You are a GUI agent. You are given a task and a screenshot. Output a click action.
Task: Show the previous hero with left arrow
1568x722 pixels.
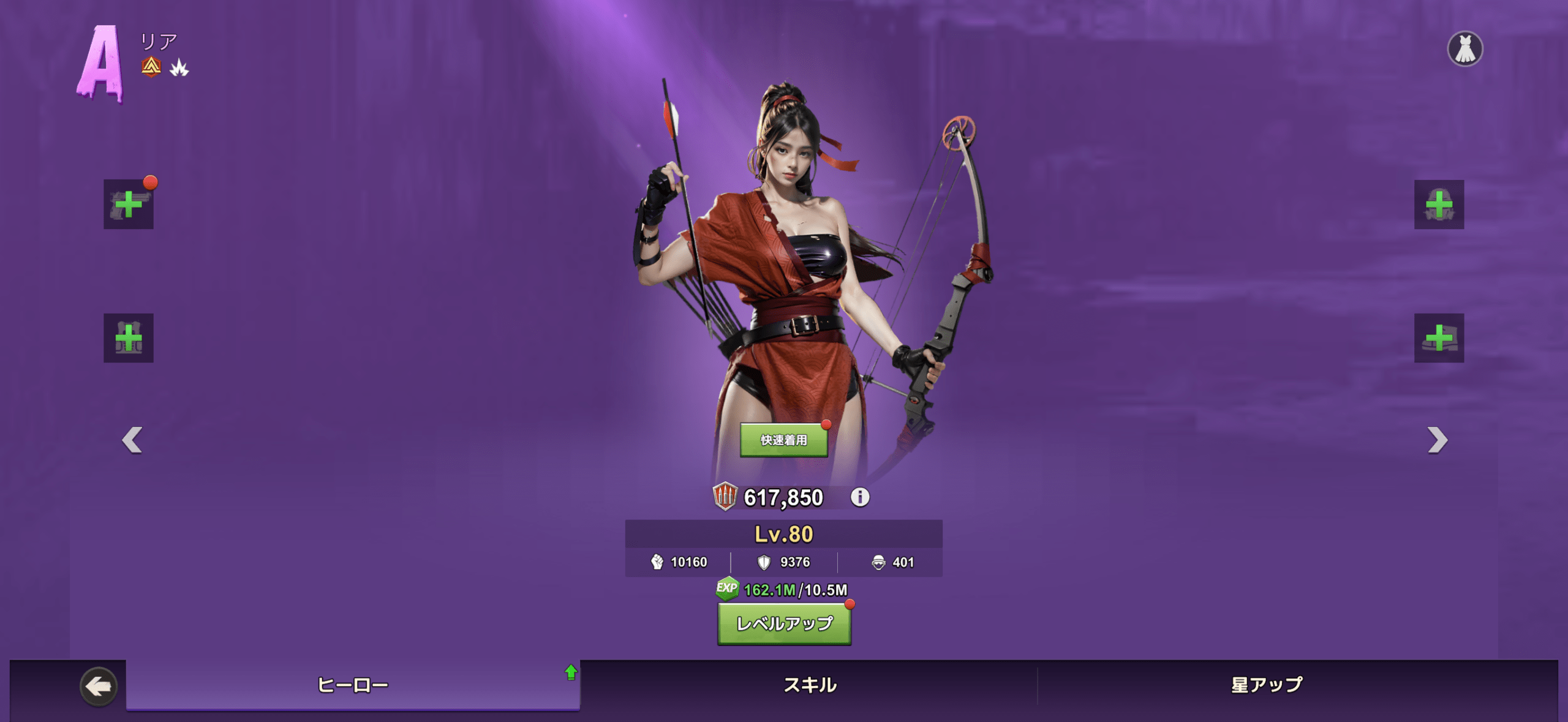pyautogui.click(x=132, y=440)
